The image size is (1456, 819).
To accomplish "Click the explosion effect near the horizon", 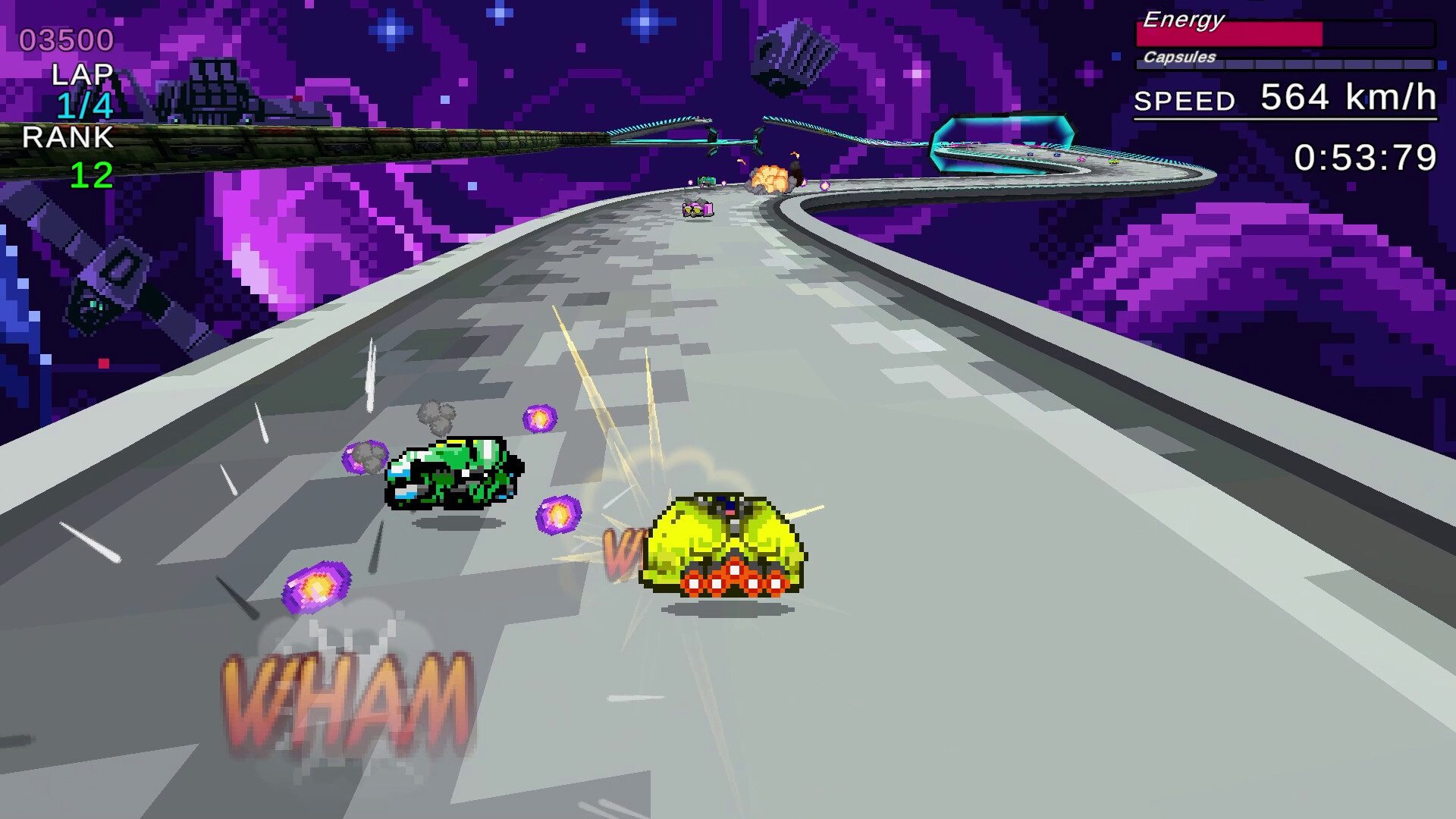I will coord(770,180).
